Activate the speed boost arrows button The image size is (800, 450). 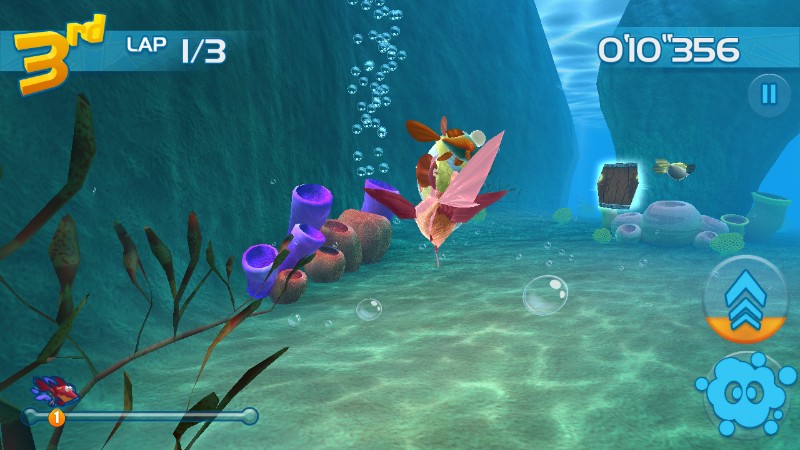point(745,299)
